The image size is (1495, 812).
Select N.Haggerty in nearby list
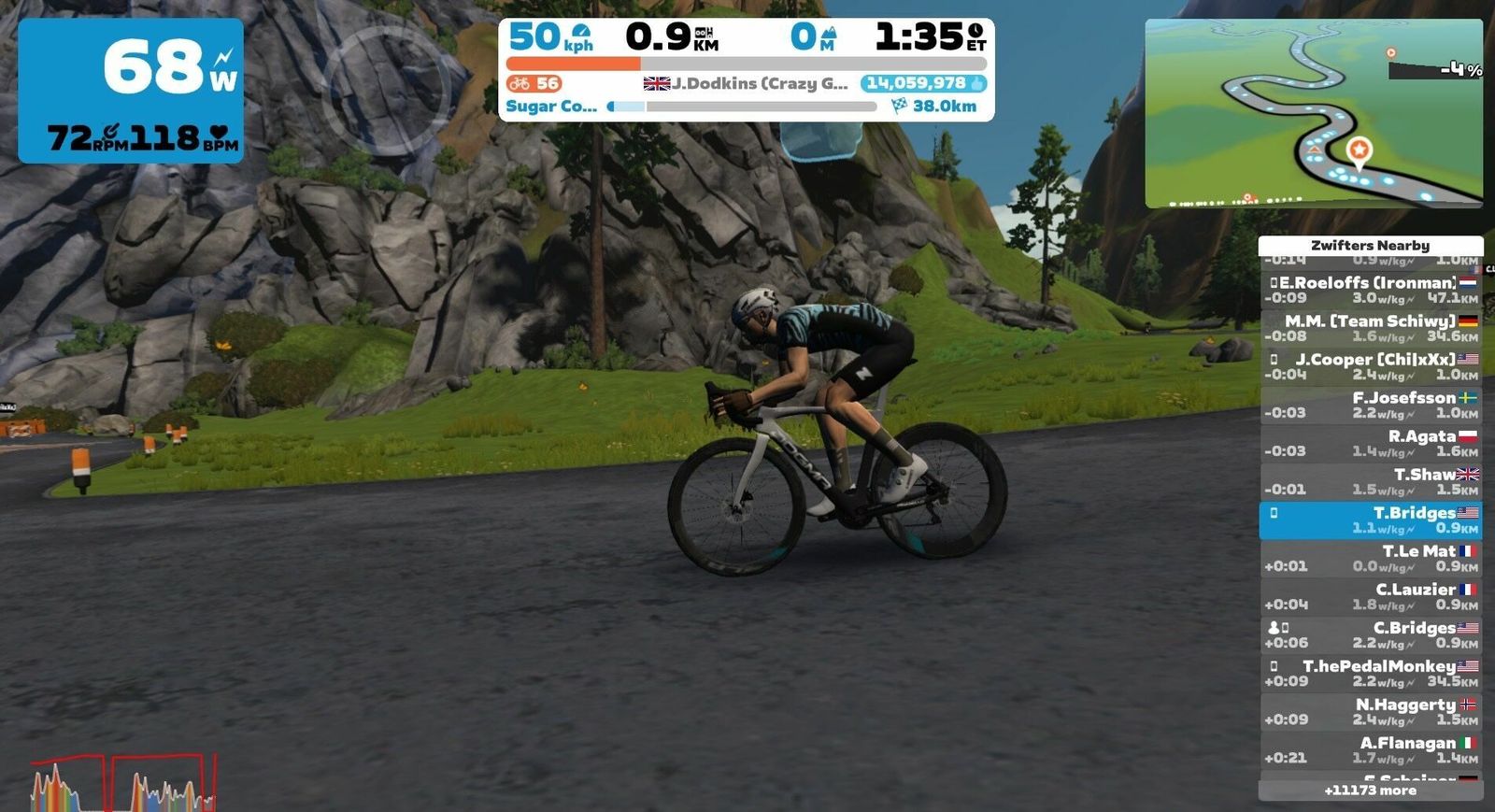(x=1371, y=712)
